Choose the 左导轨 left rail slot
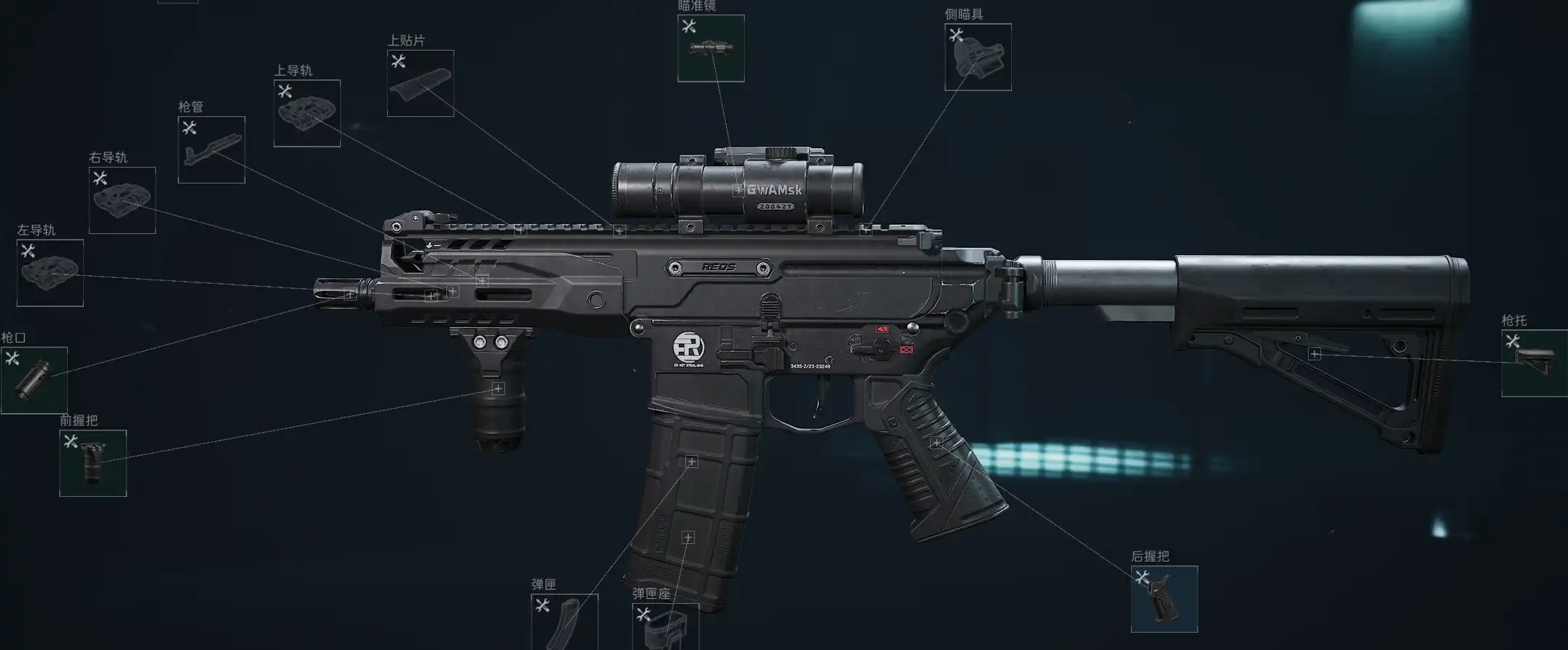Image resolution: width=1568 pixels, height=650 pixels. pyautogui.click(x=50, y=273)
